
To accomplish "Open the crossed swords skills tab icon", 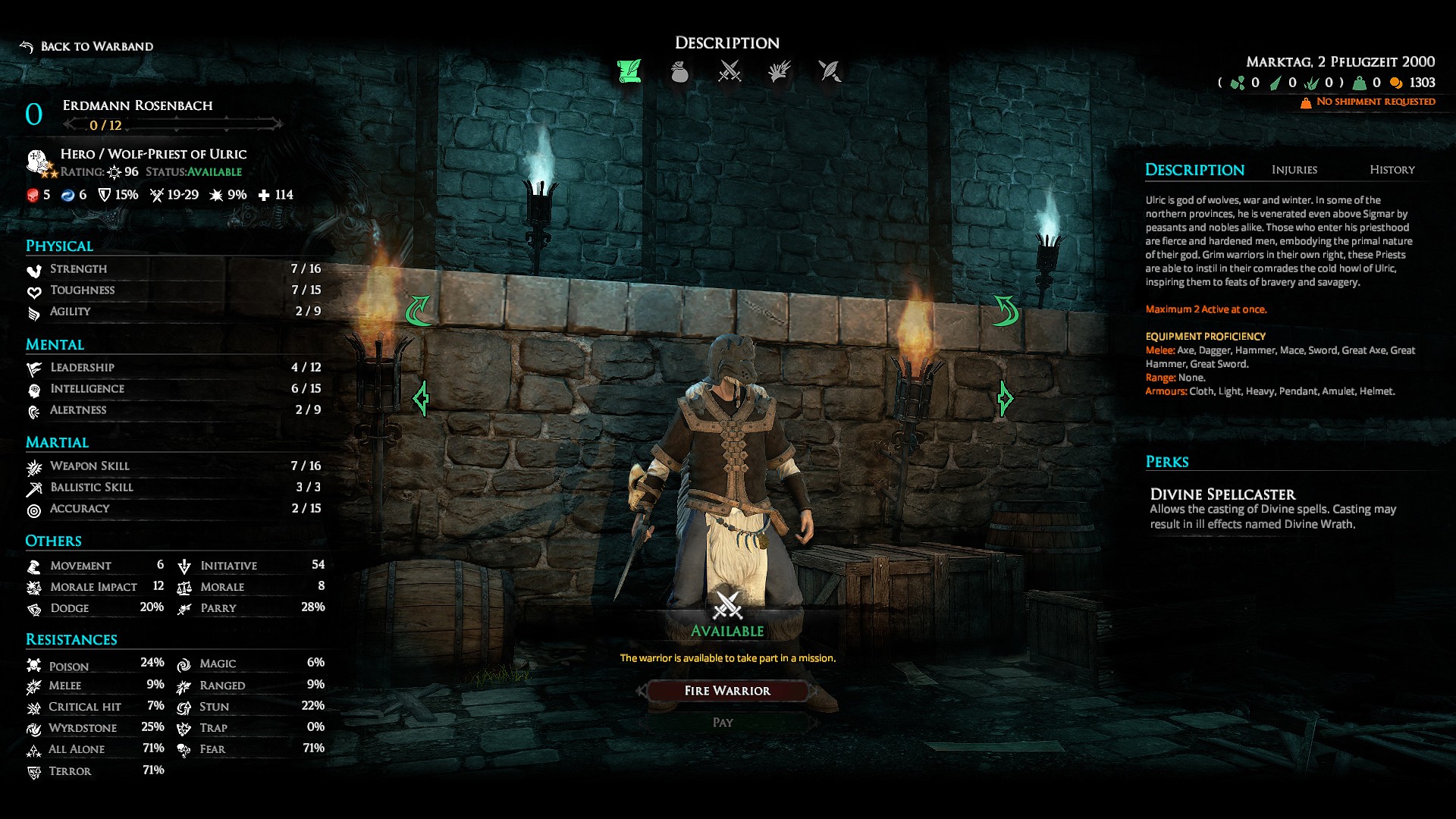I will coord(730,71).
